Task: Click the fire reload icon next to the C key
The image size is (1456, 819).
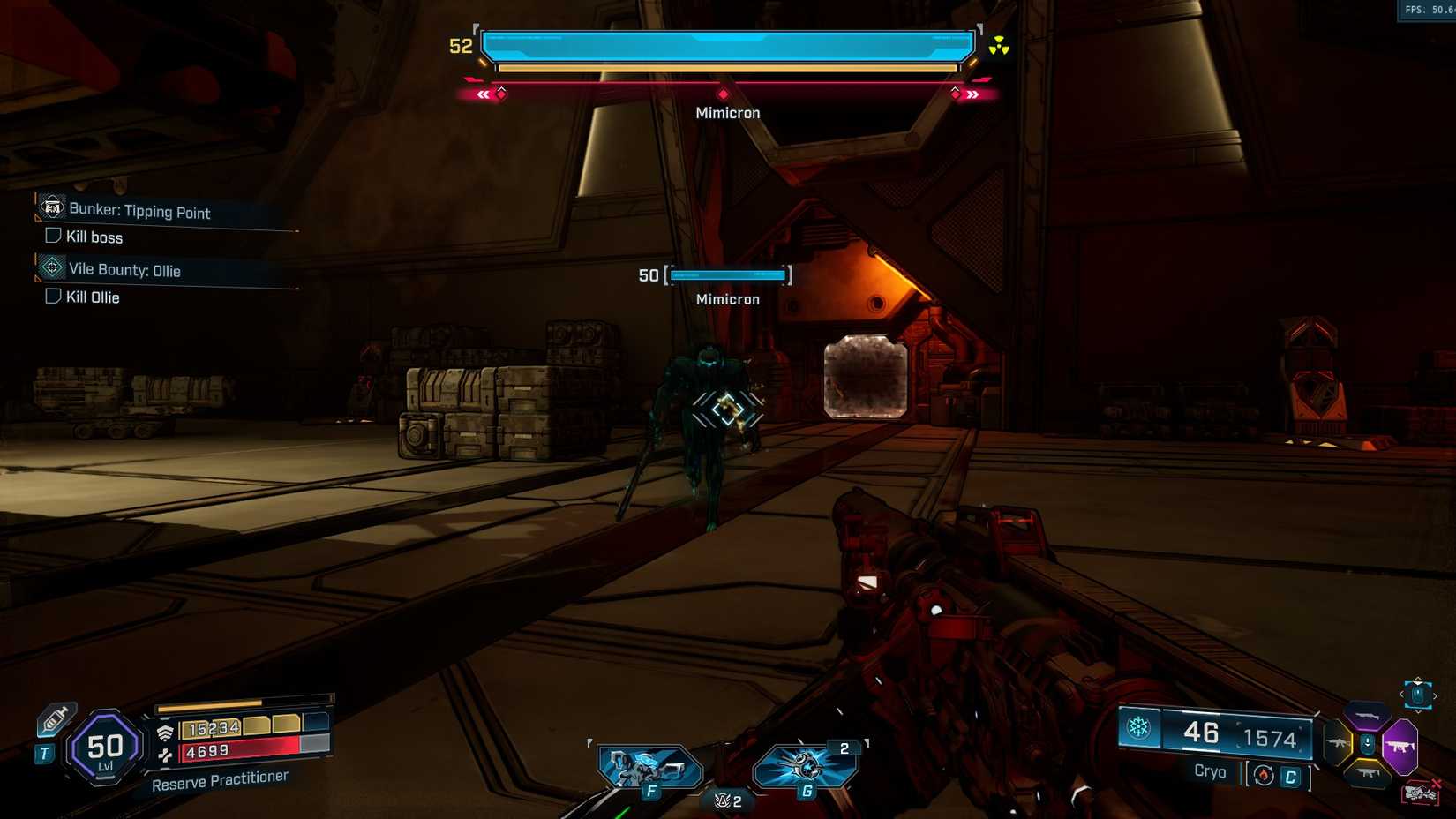Action: [1265, 776]
